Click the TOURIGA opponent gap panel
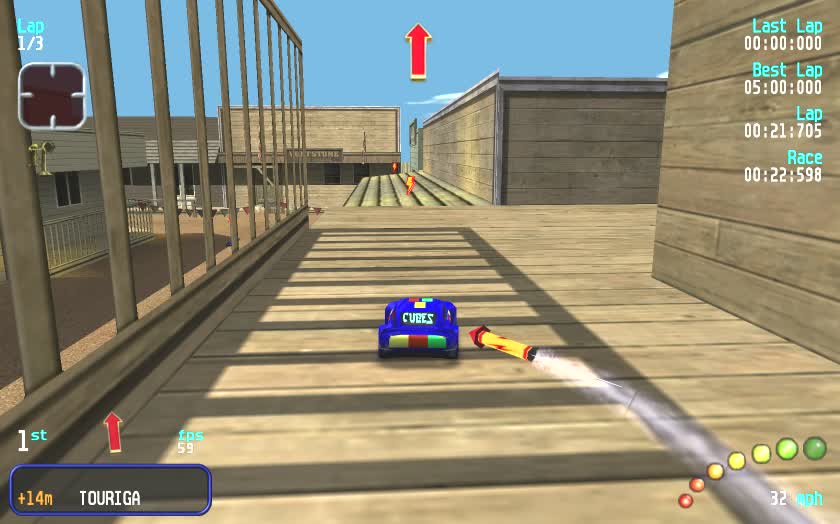The image size is (840, 524). pos(110,490)
